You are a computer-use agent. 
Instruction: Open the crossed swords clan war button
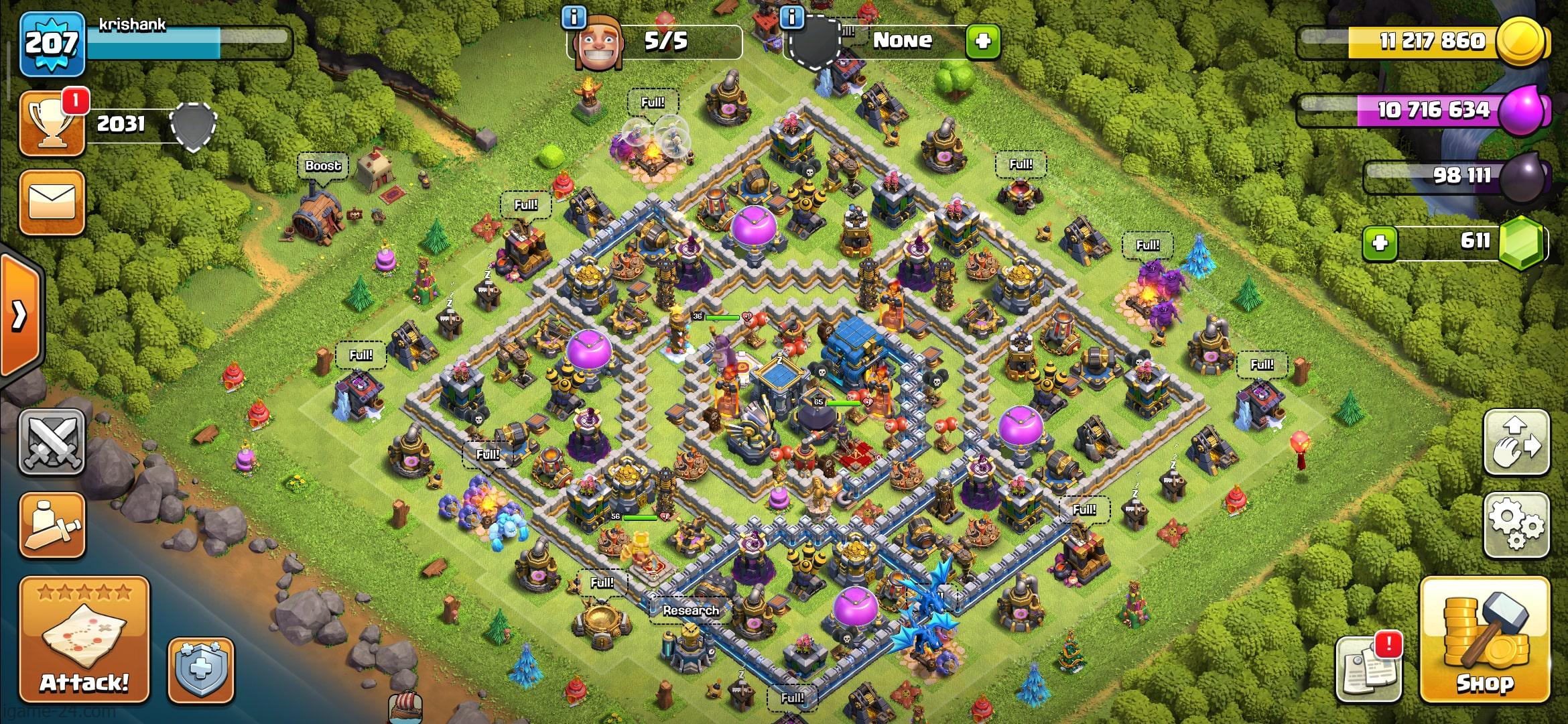[x=52, y=442]
